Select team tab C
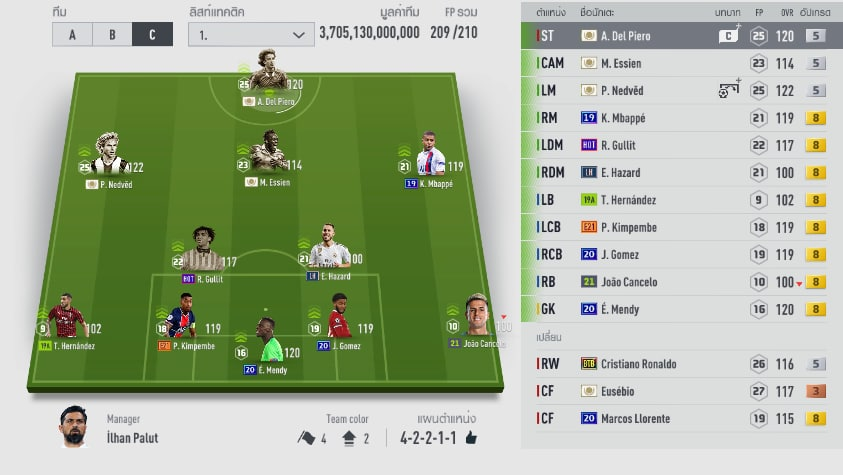The image size is (843, 475). (x=151, y=34)
